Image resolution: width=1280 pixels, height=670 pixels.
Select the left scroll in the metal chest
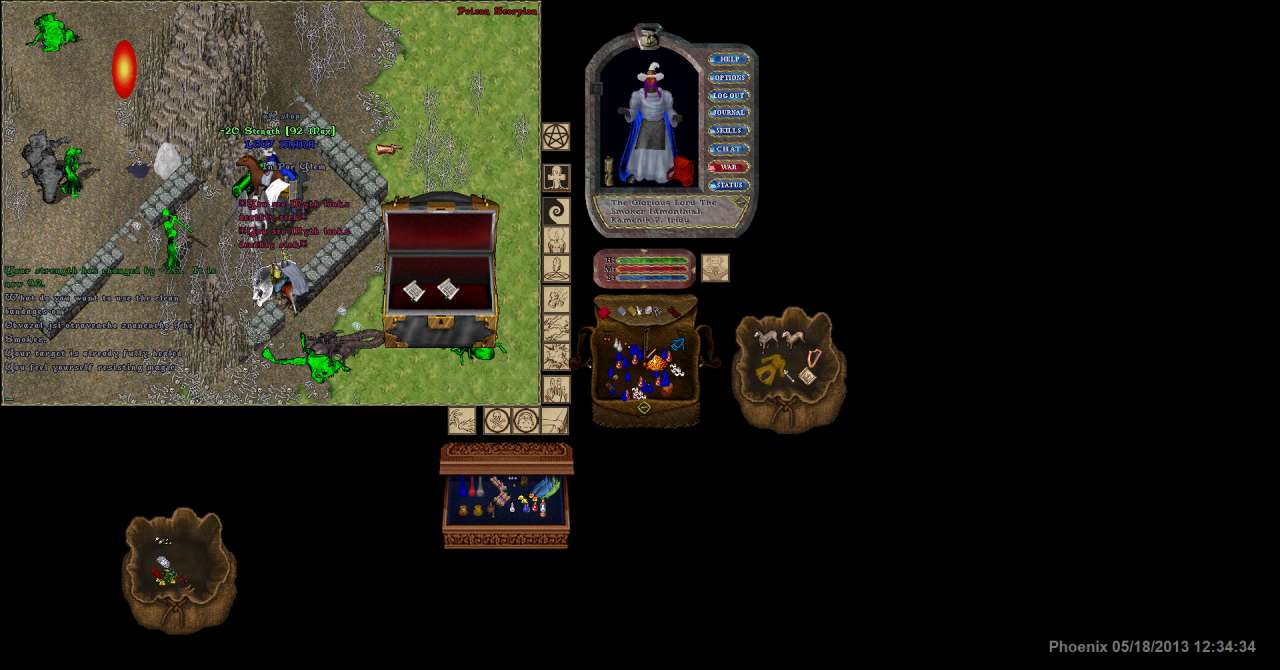click(414, 291)
